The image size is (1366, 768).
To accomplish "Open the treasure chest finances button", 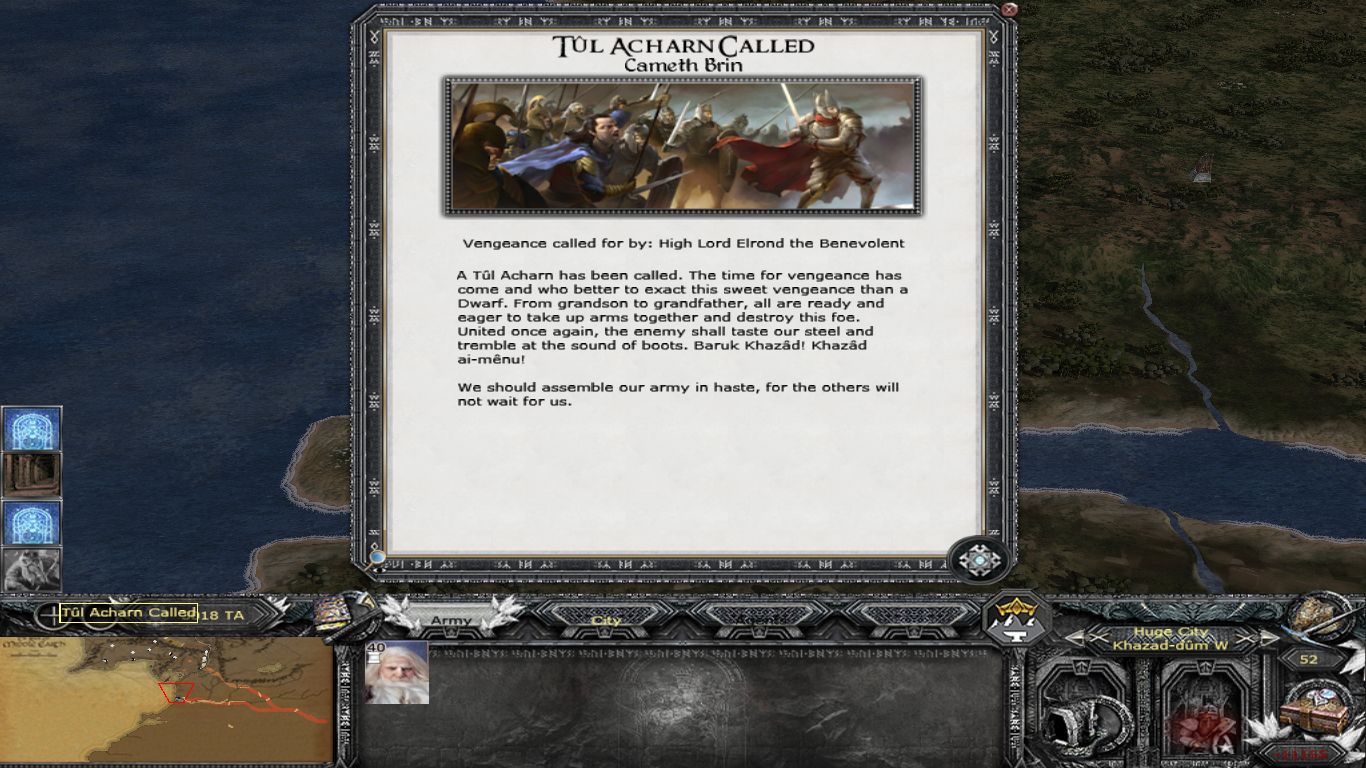I will tap(1316, 708).
